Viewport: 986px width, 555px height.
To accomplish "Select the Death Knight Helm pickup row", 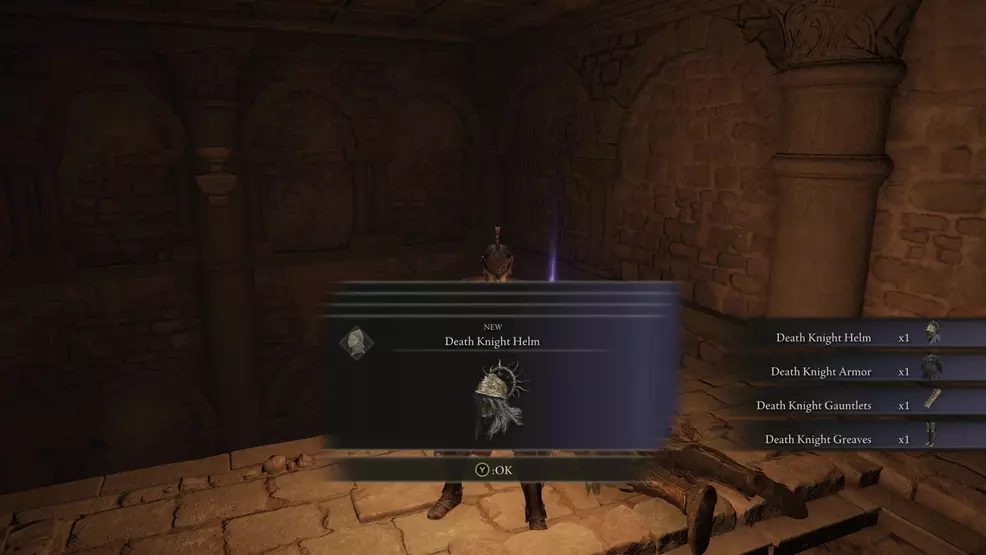I will click(858, 338).
